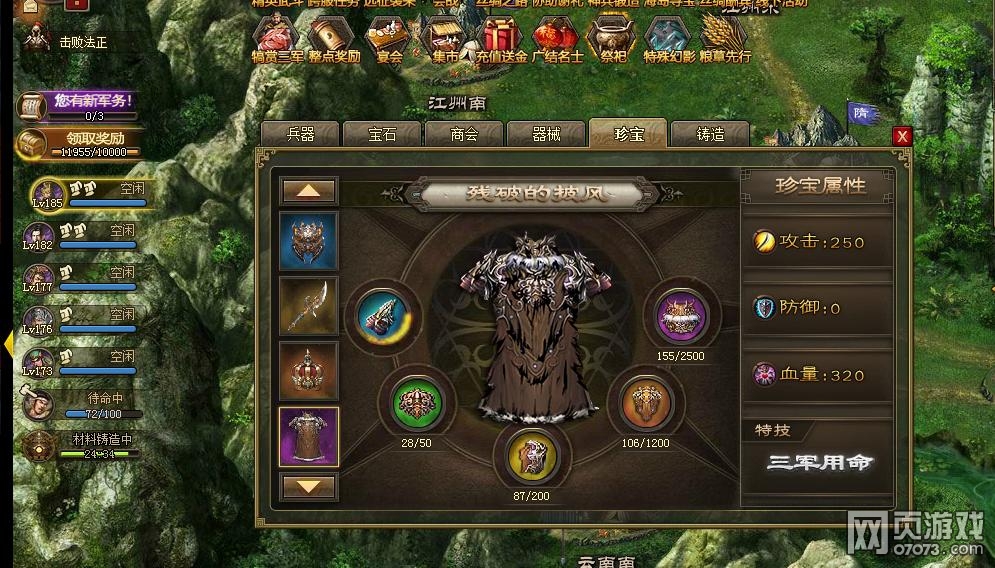
Task: Open the 宝石 tab
Action: click(x=382, y=134)
